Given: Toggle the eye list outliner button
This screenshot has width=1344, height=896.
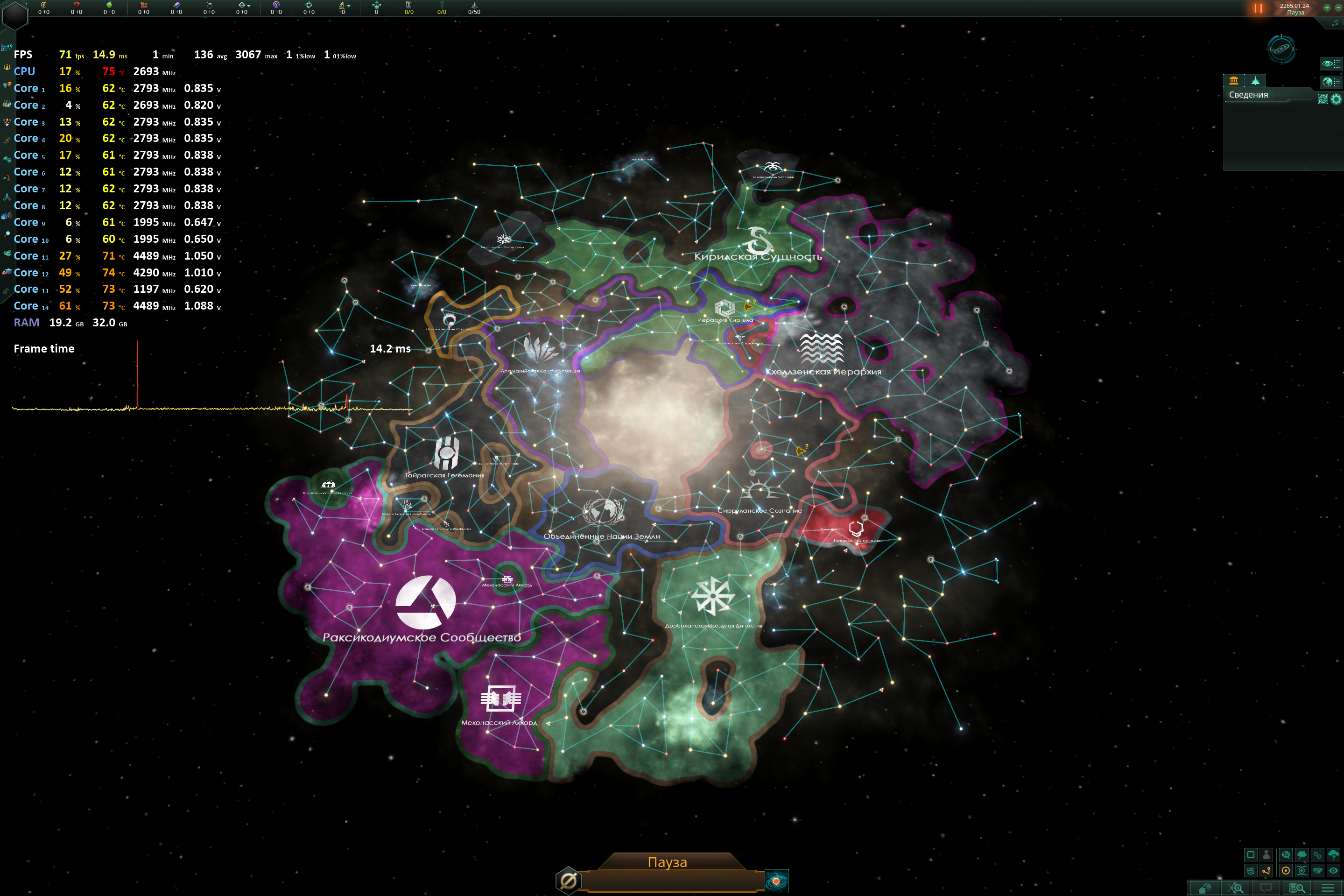Looking at the screenshot, I should pos(1330,64).
